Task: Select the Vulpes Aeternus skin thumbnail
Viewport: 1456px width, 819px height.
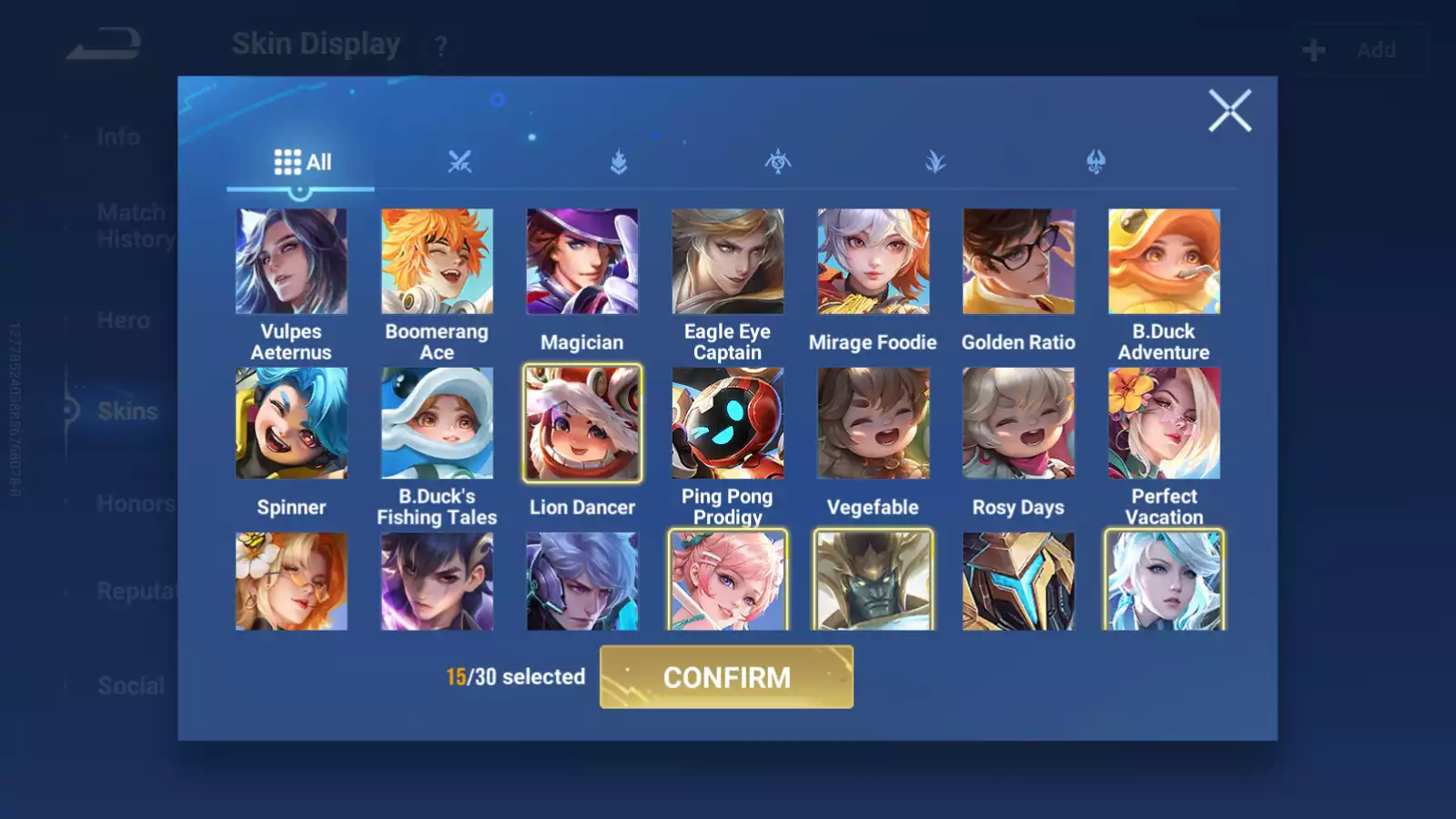Action: pyautogui.click(x=291, y=261)
